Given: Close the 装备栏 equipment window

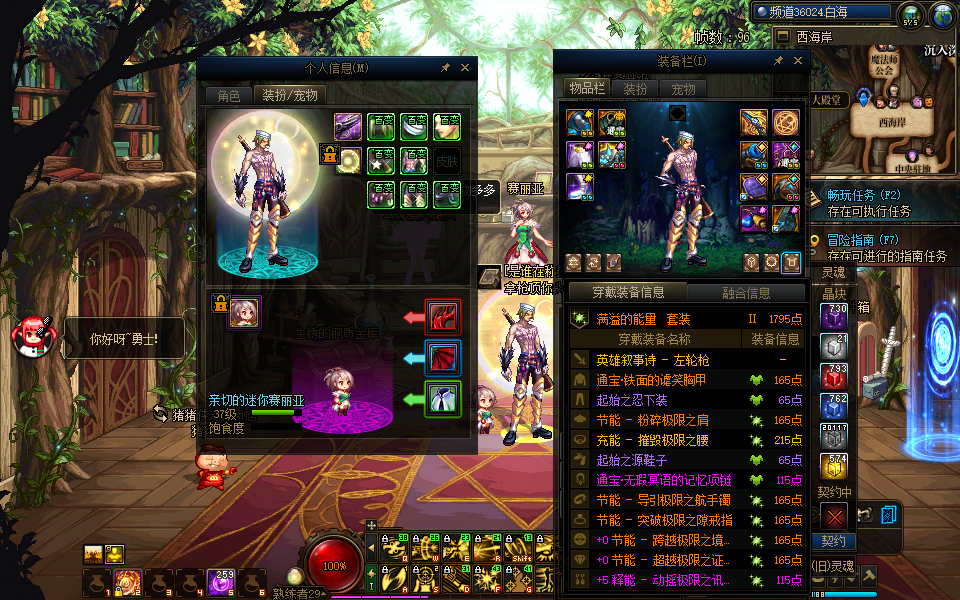Looking at the screenshot, I should [797, 61].
